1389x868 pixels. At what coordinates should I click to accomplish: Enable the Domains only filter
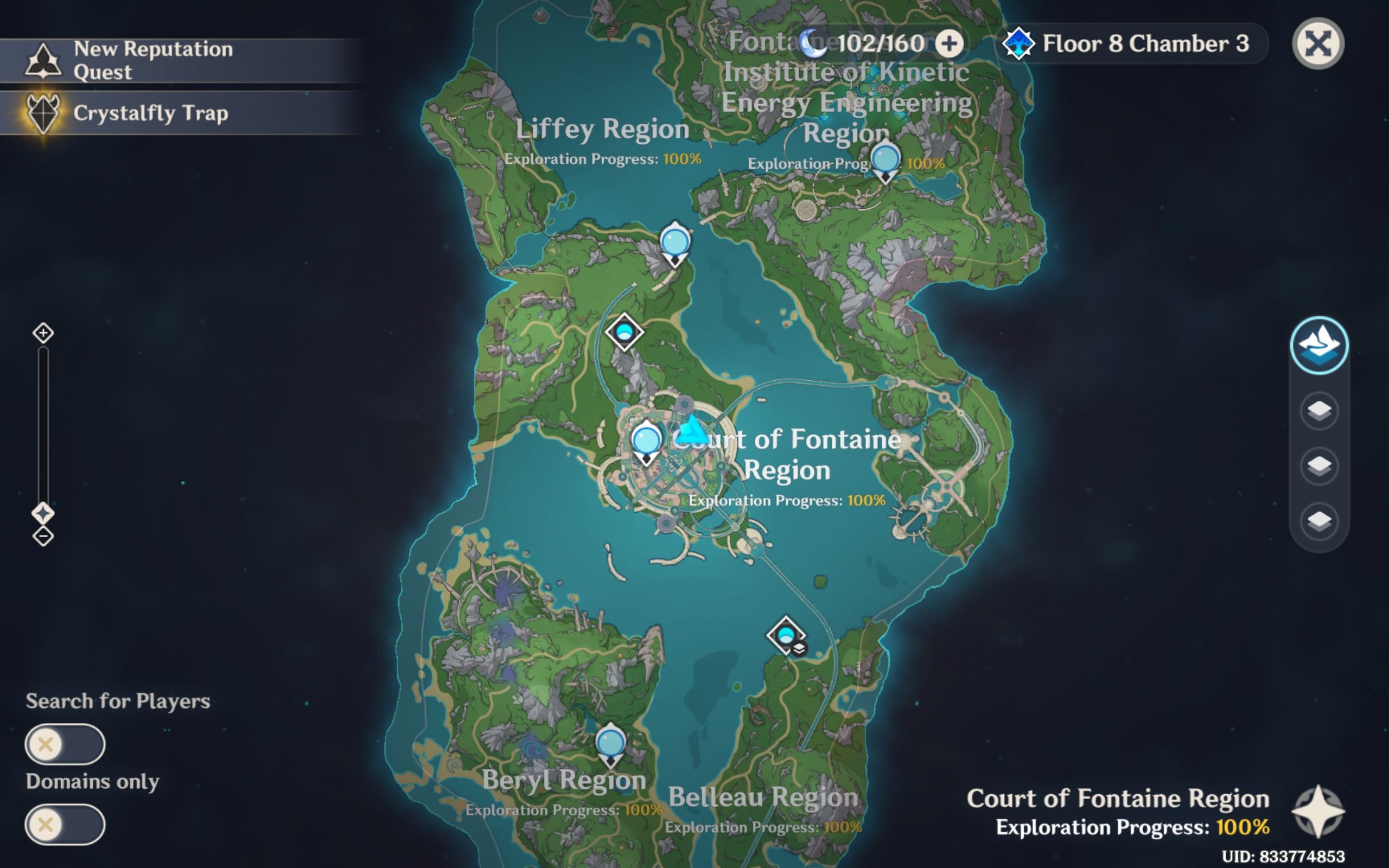(x=65, y=825)
